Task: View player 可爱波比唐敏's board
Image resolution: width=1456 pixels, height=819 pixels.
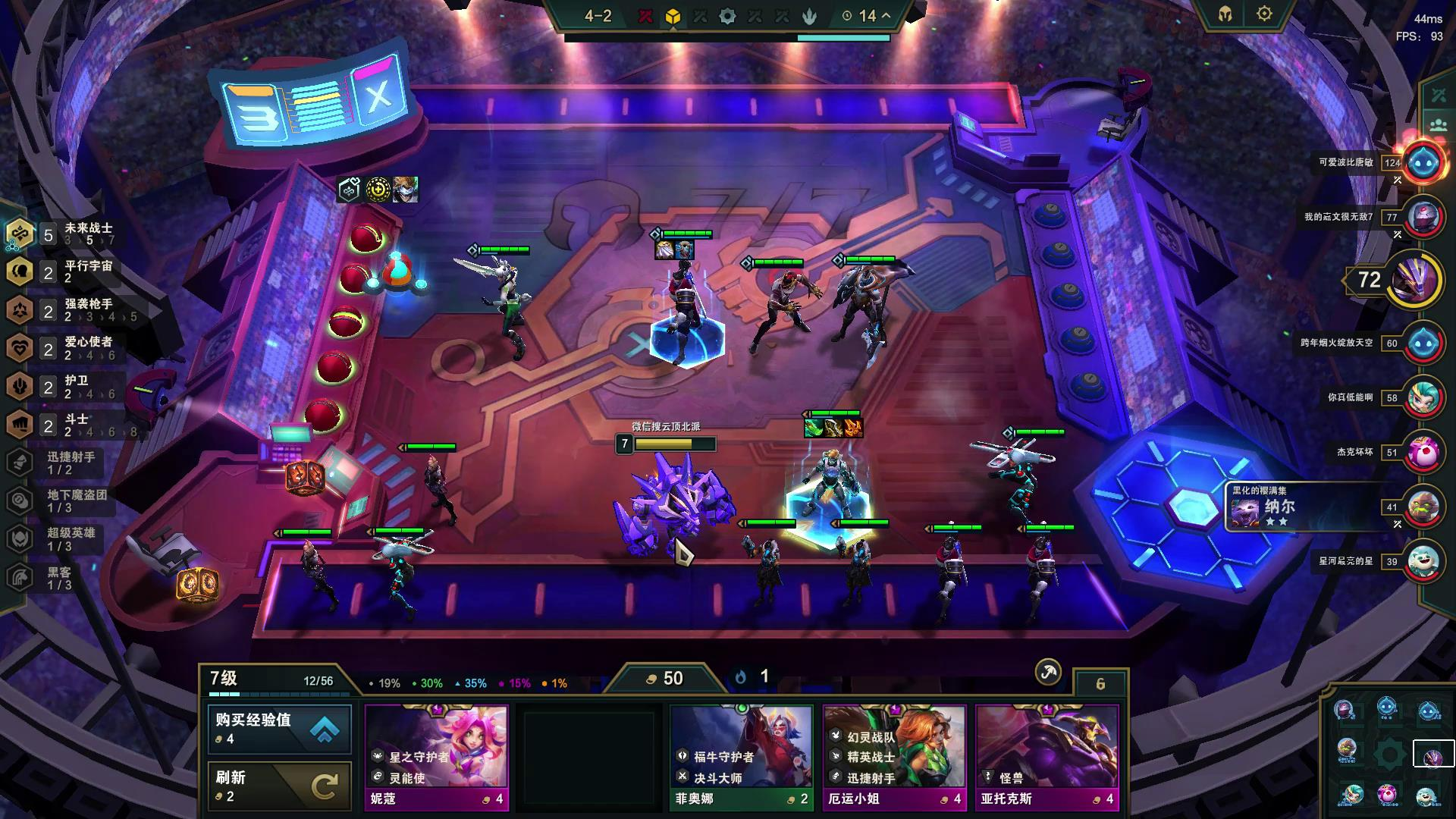Action: tap(1423, 162)
